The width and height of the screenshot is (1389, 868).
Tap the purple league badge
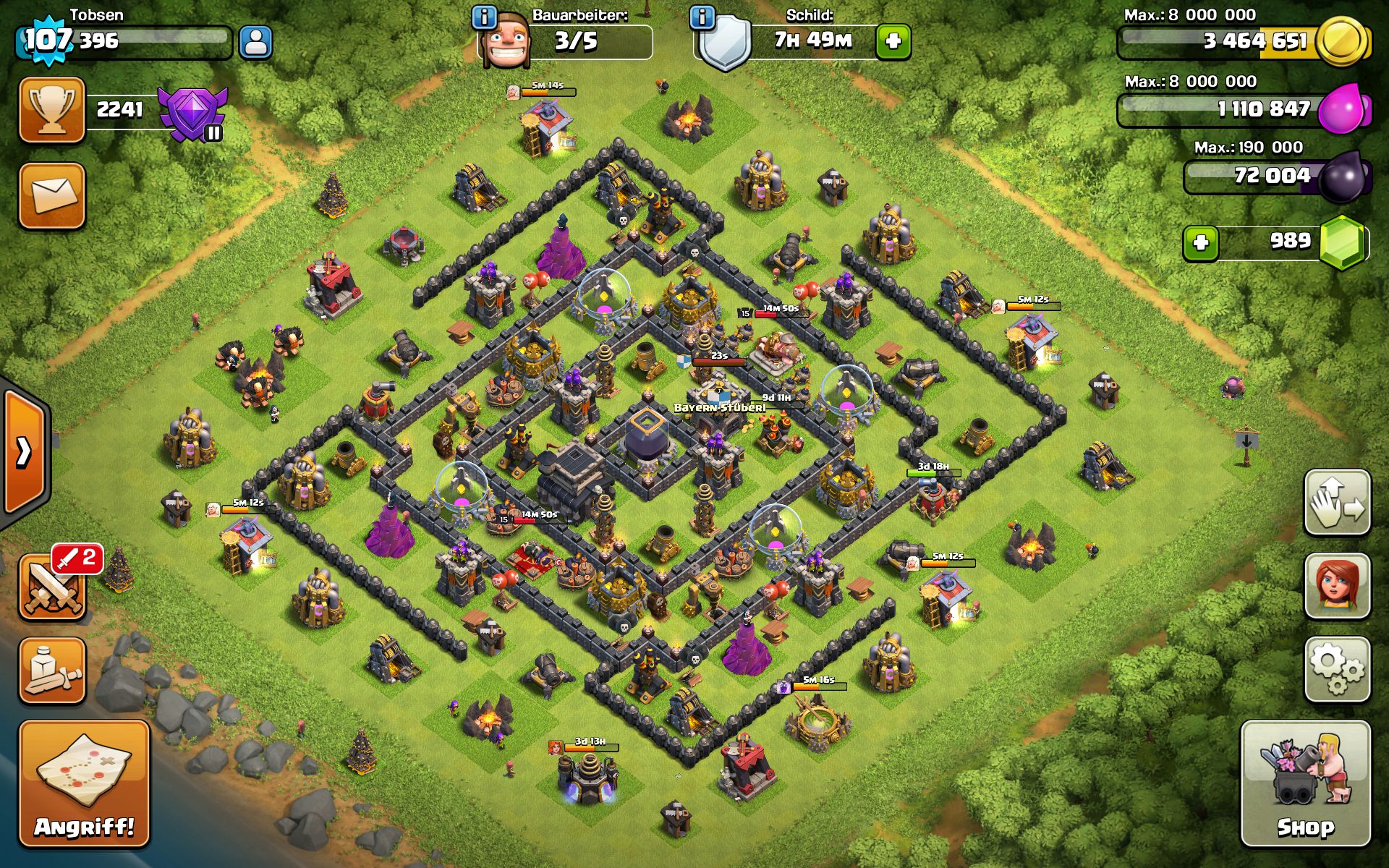pos(192,114)
